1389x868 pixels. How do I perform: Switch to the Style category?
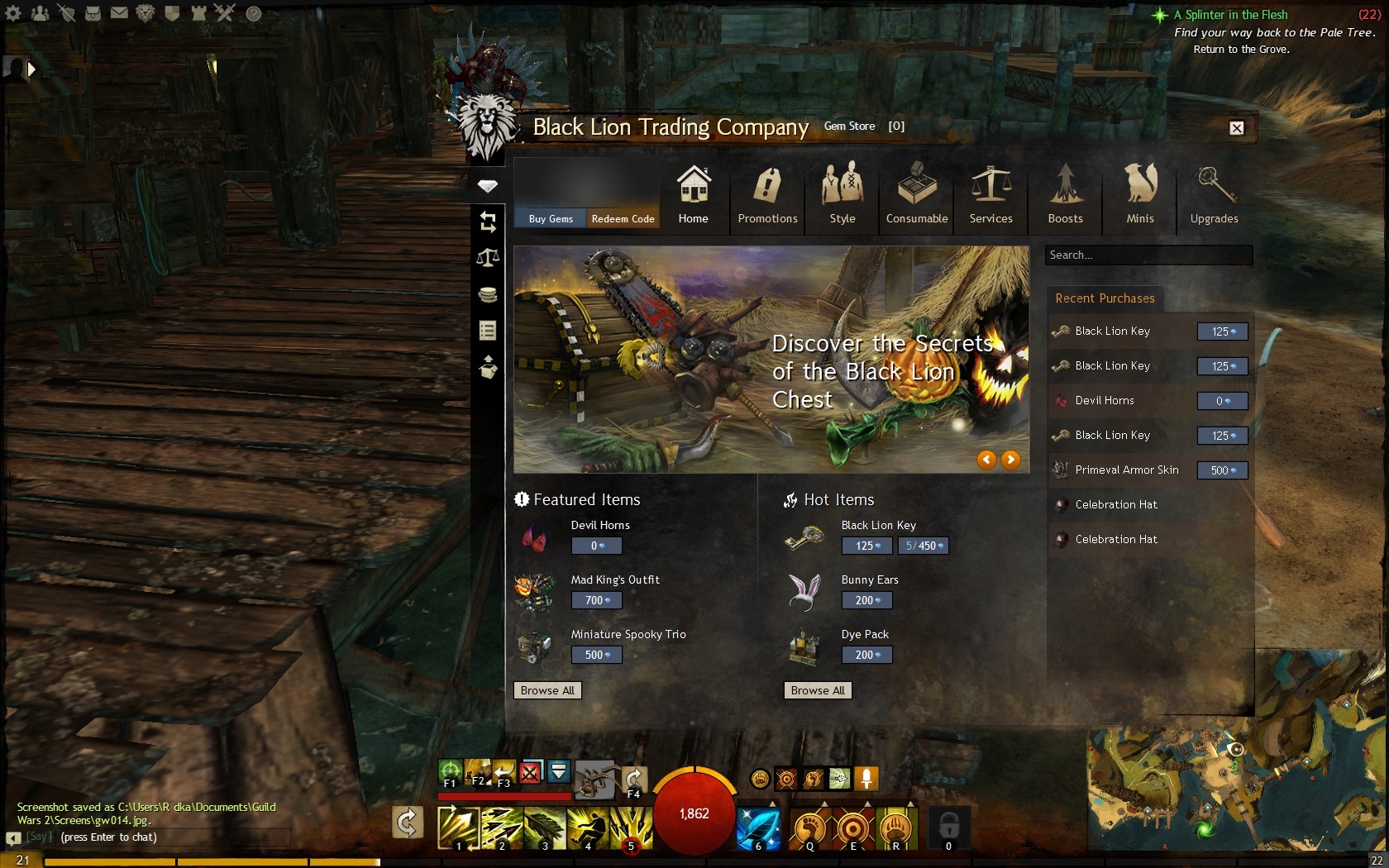(842, 194)
